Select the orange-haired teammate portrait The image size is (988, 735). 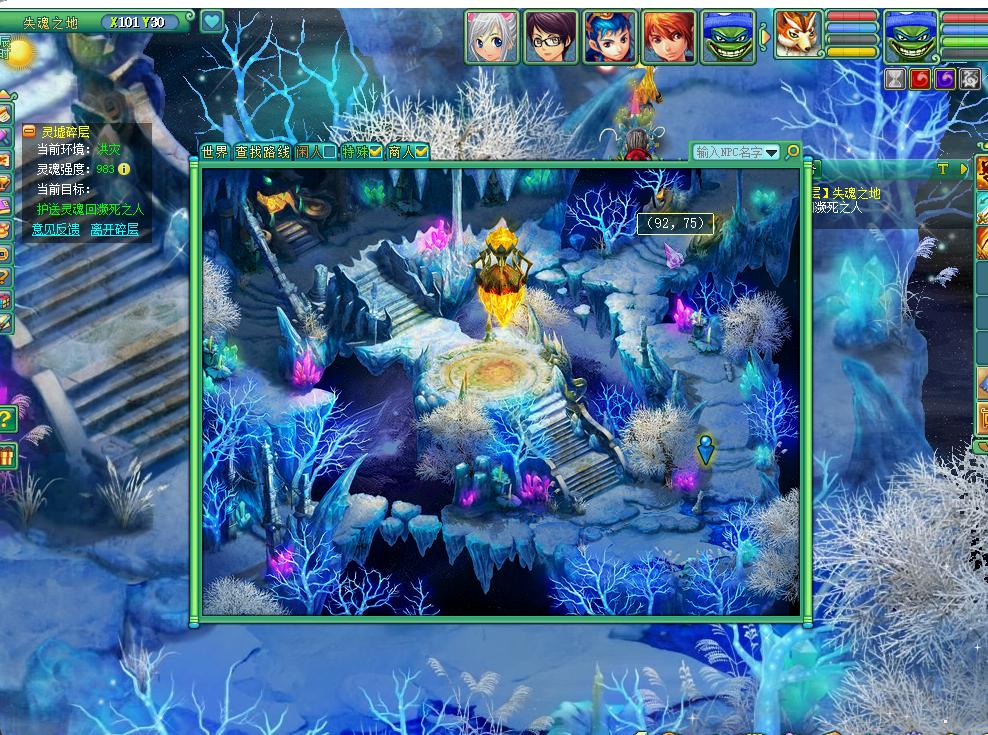(669, 37)
